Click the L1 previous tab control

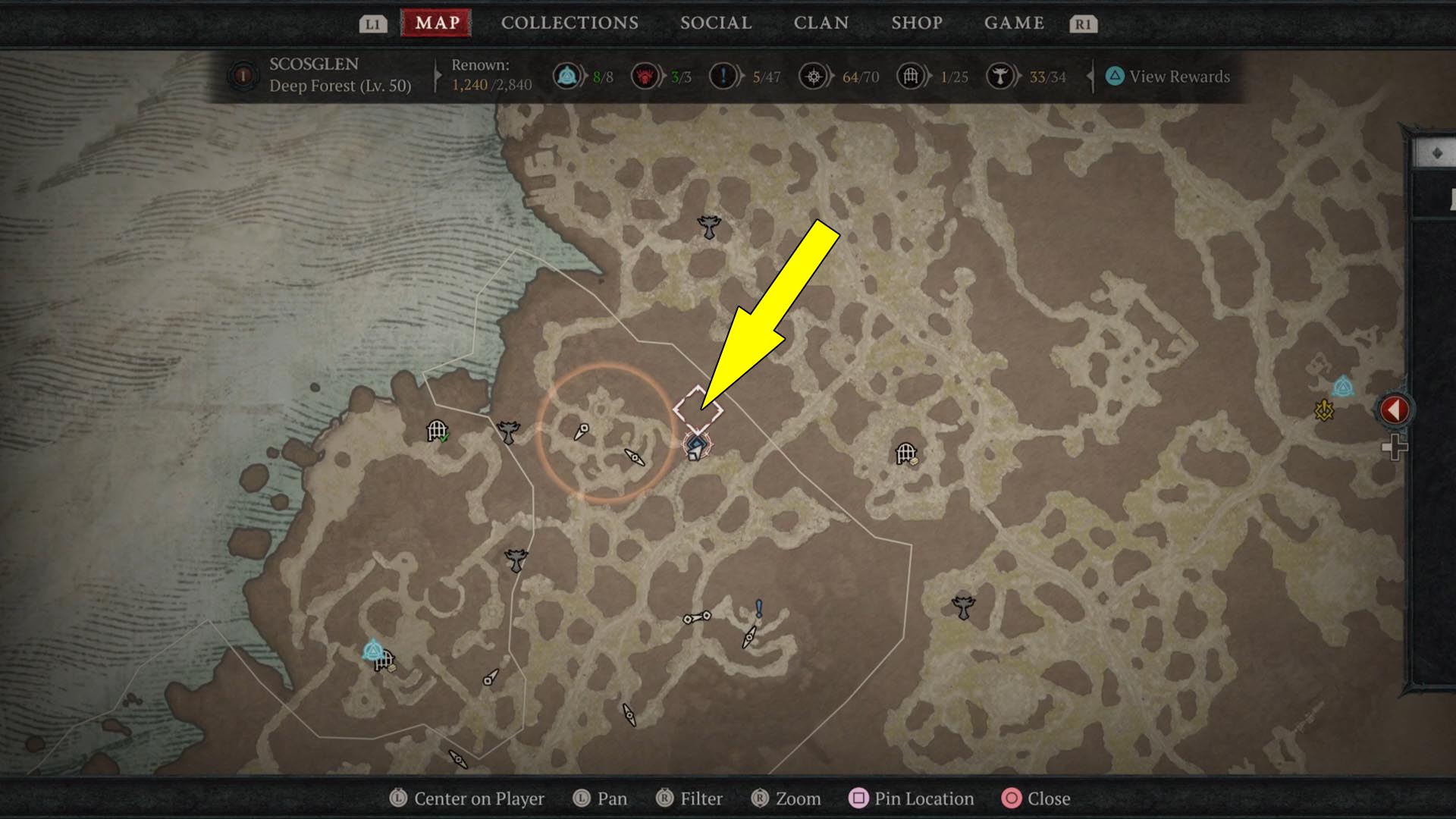pos(372,23)
